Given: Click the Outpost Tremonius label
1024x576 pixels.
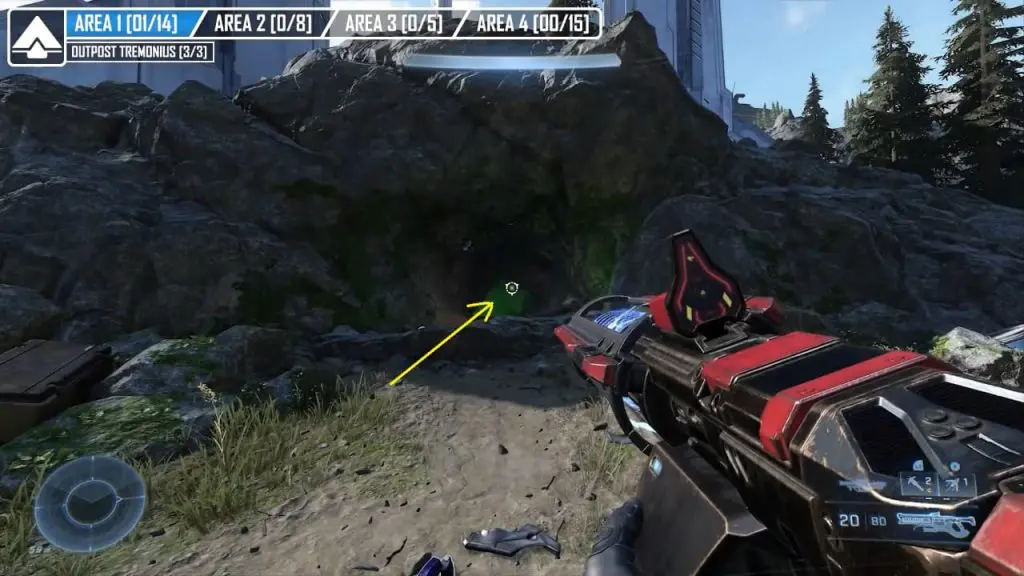Looking at the screenshot, I should pyautogui.click(x=140, y=51).
